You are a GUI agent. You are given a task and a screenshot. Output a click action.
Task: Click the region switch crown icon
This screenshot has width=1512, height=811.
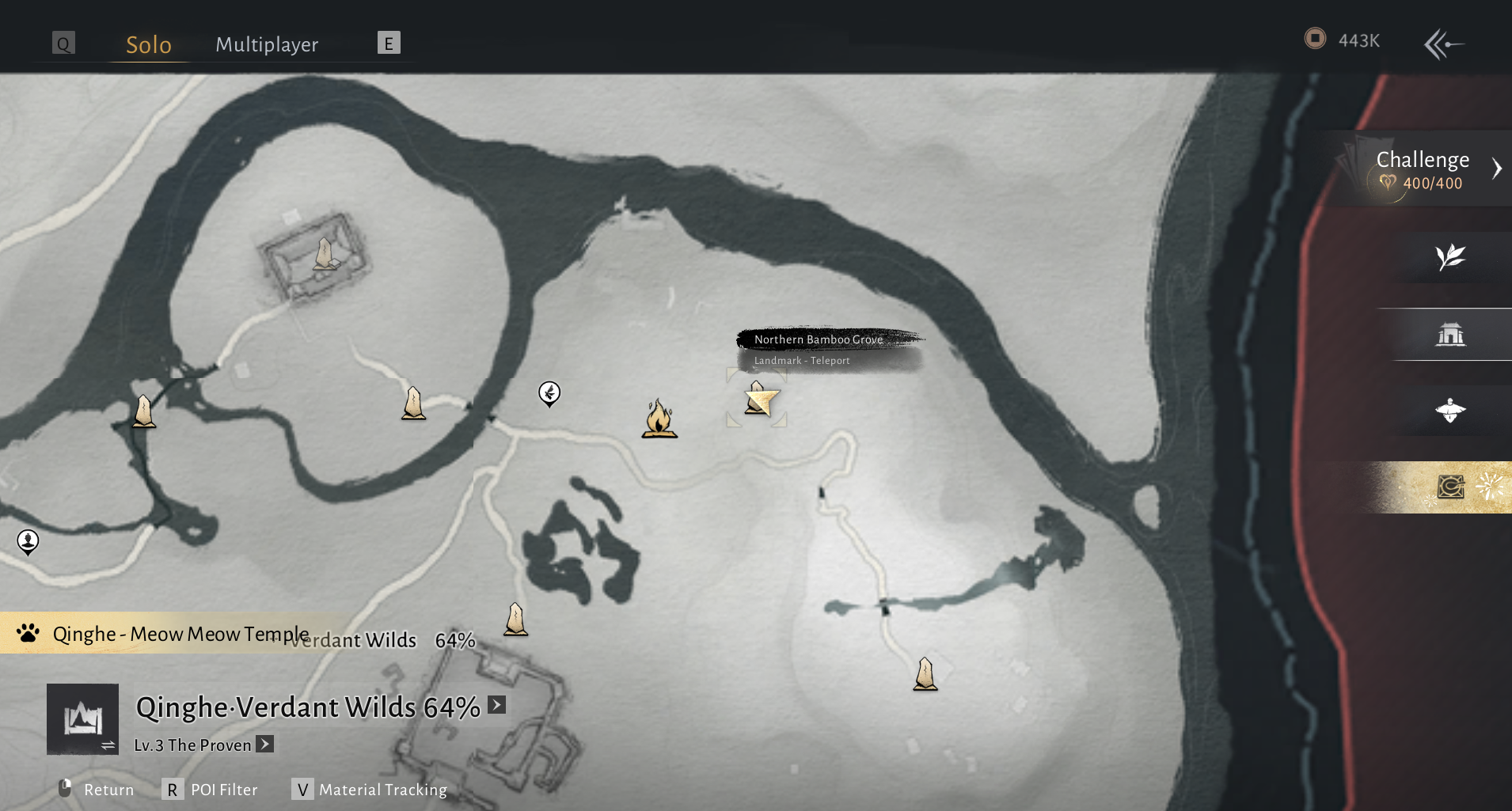pos(83,719)
